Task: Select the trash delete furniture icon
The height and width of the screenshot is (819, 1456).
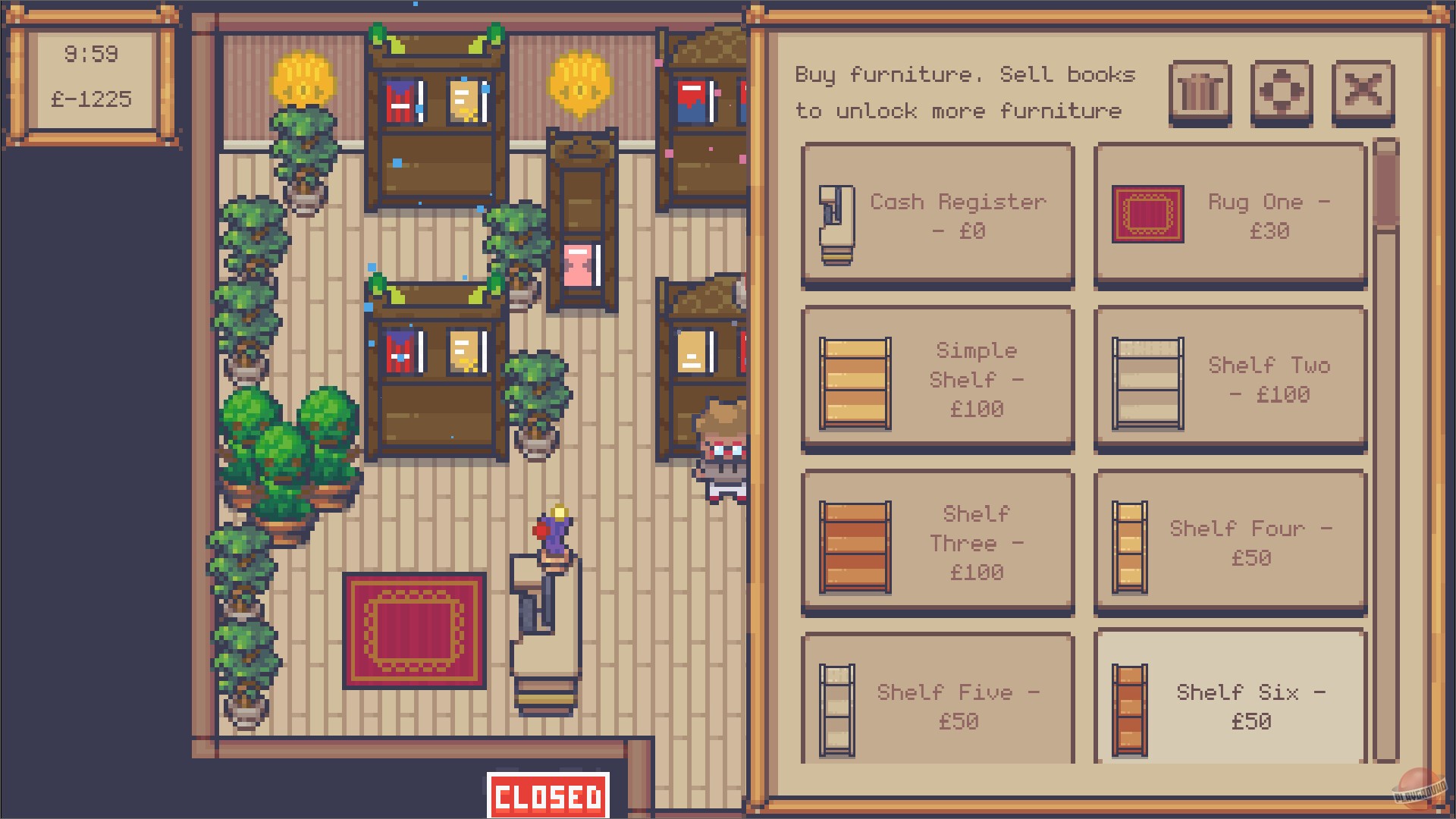Action: click(x=1200, y=93)
